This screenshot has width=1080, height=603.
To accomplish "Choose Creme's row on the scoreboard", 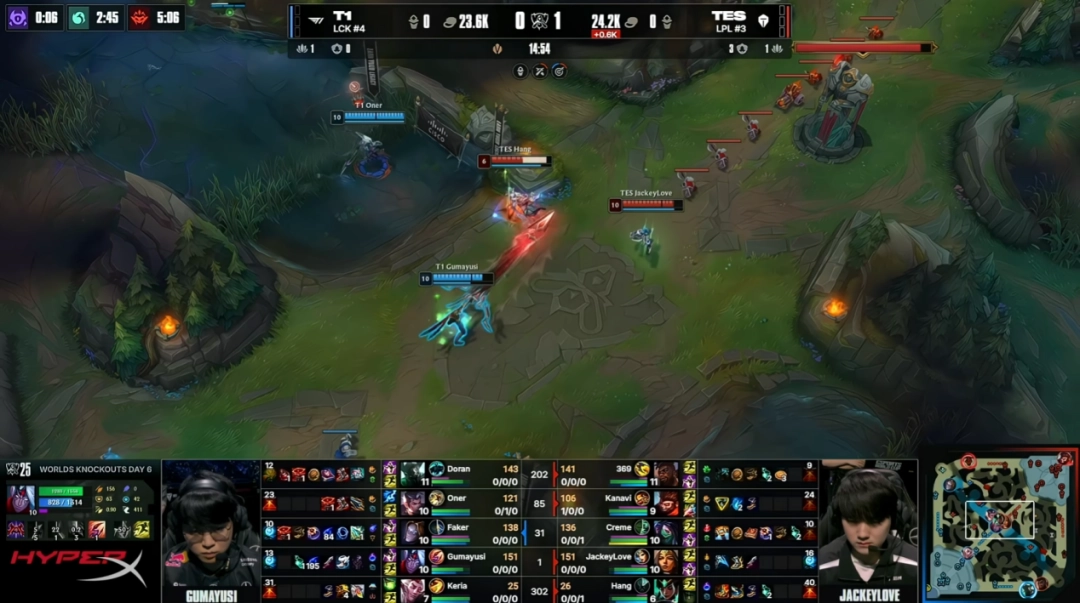I will (610, 527).
